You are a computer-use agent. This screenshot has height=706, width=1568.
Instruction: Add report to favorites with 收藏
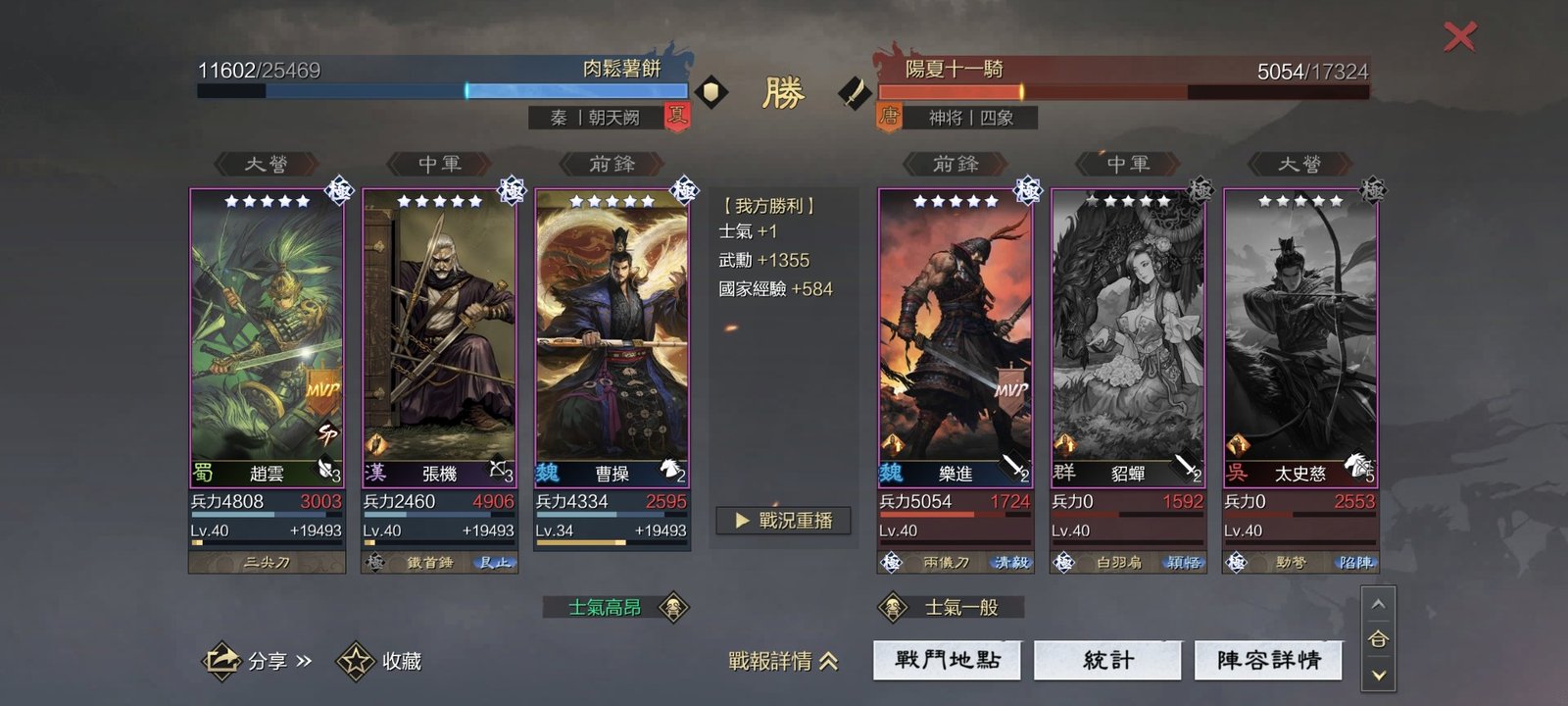pyautogui.click(x=379, y=661)
